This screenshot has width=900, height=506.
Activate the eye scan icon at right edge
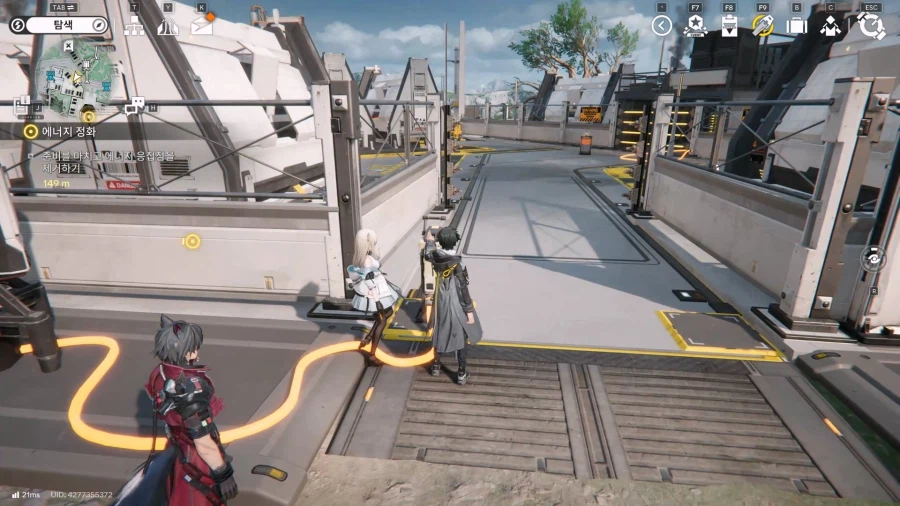click(874, 258)
